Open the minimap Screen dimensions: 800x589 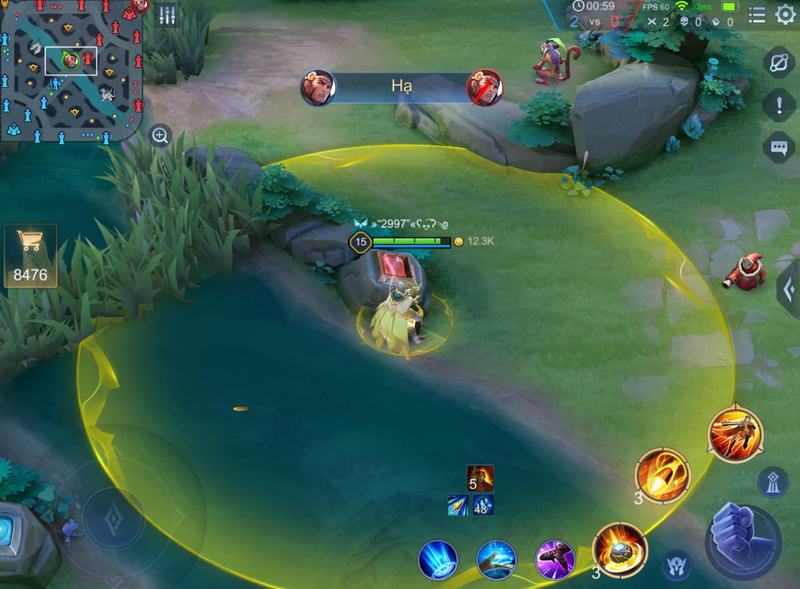[72, 70]
